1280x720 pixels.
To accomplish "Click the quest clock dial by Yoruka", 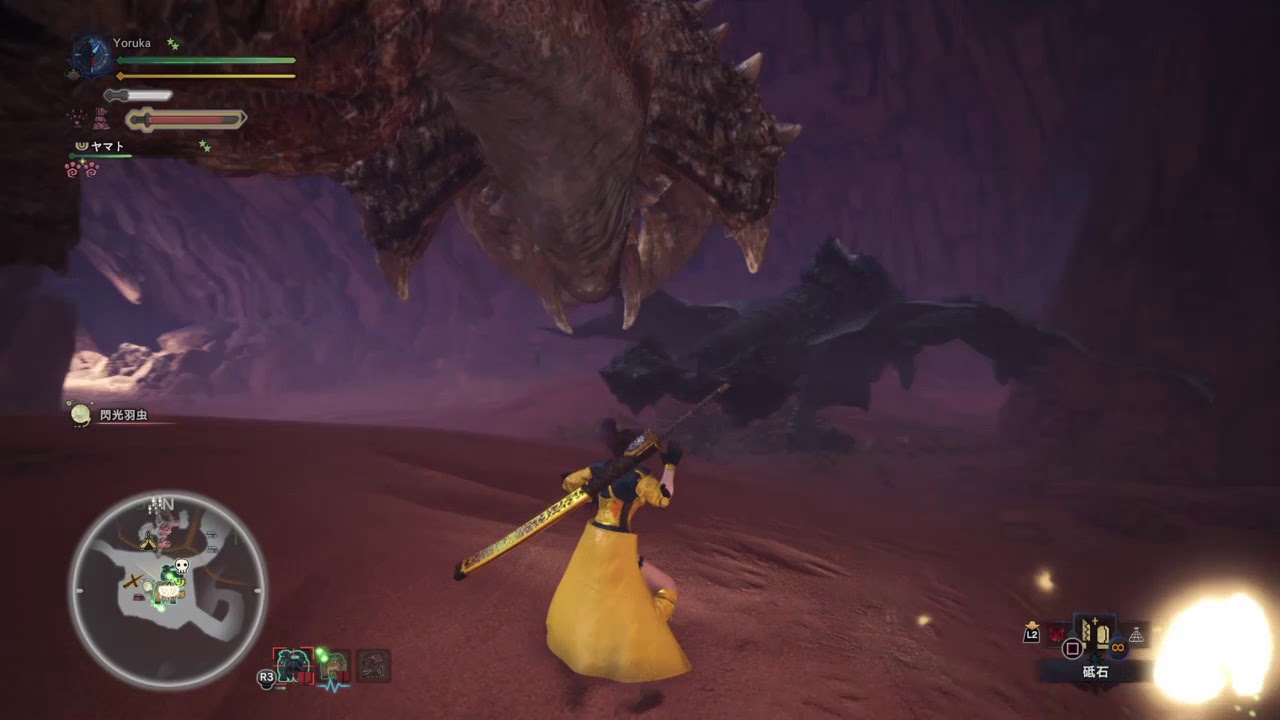I will click(x=91, y=56).
